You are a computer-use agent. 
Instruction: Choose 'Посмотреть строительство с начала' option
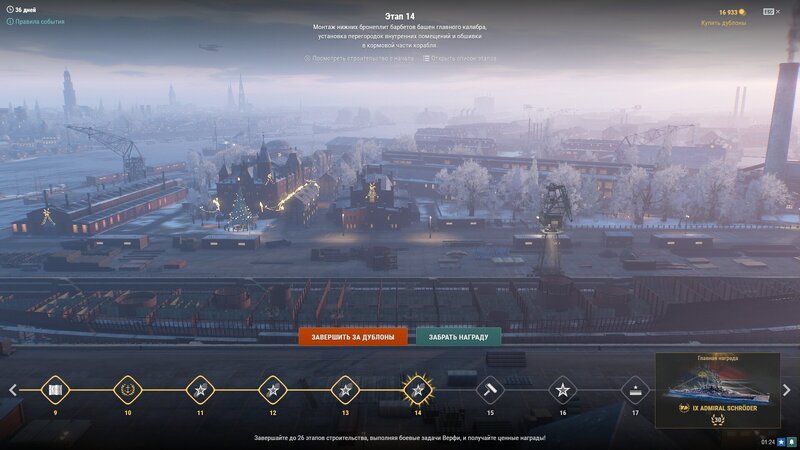[358, 58]
